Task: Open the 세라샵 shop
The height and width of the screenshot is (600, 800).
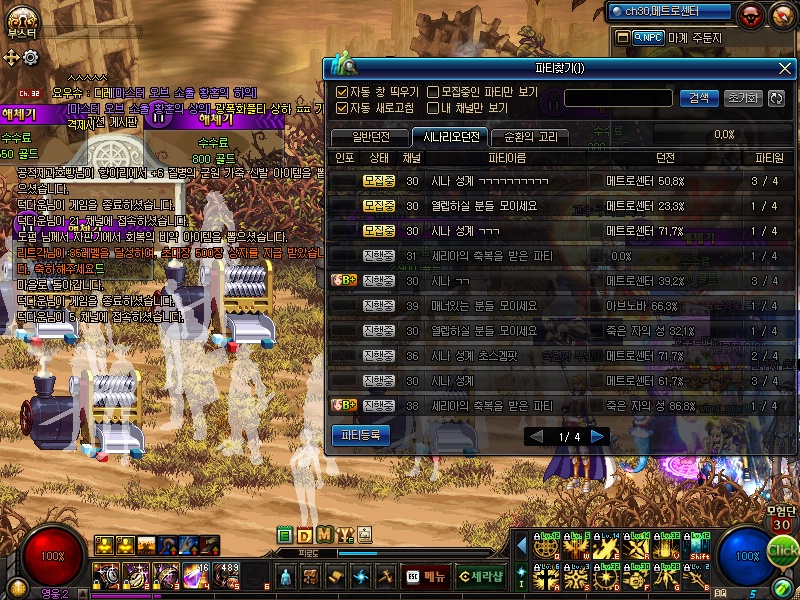Action: coord(481,576)
